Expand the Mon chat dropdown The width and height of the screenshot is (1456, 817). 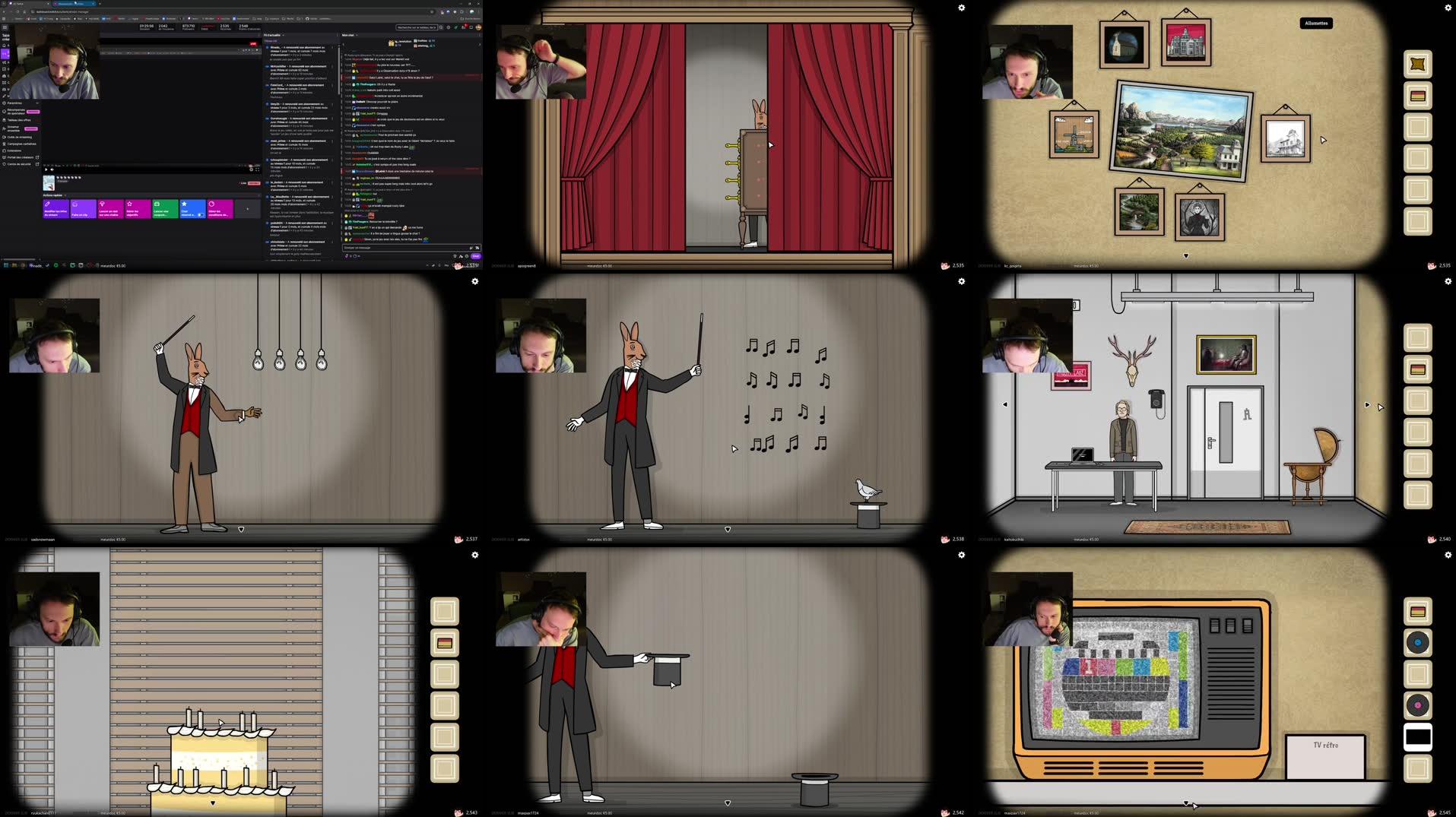(x=357, y=35)
